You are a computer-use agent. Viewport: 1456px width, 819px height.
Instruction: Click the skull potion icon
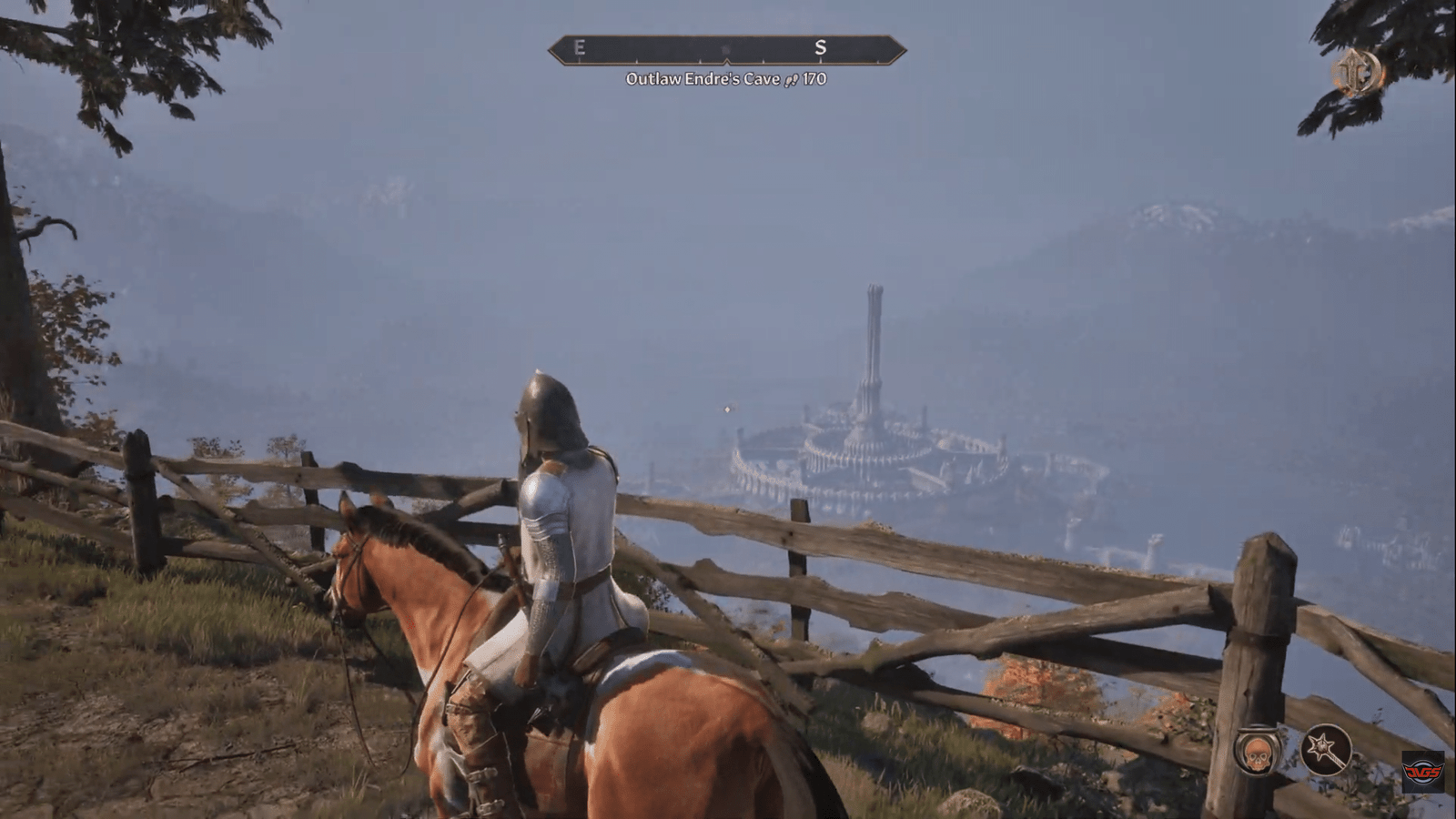(x=1259, y=750)
